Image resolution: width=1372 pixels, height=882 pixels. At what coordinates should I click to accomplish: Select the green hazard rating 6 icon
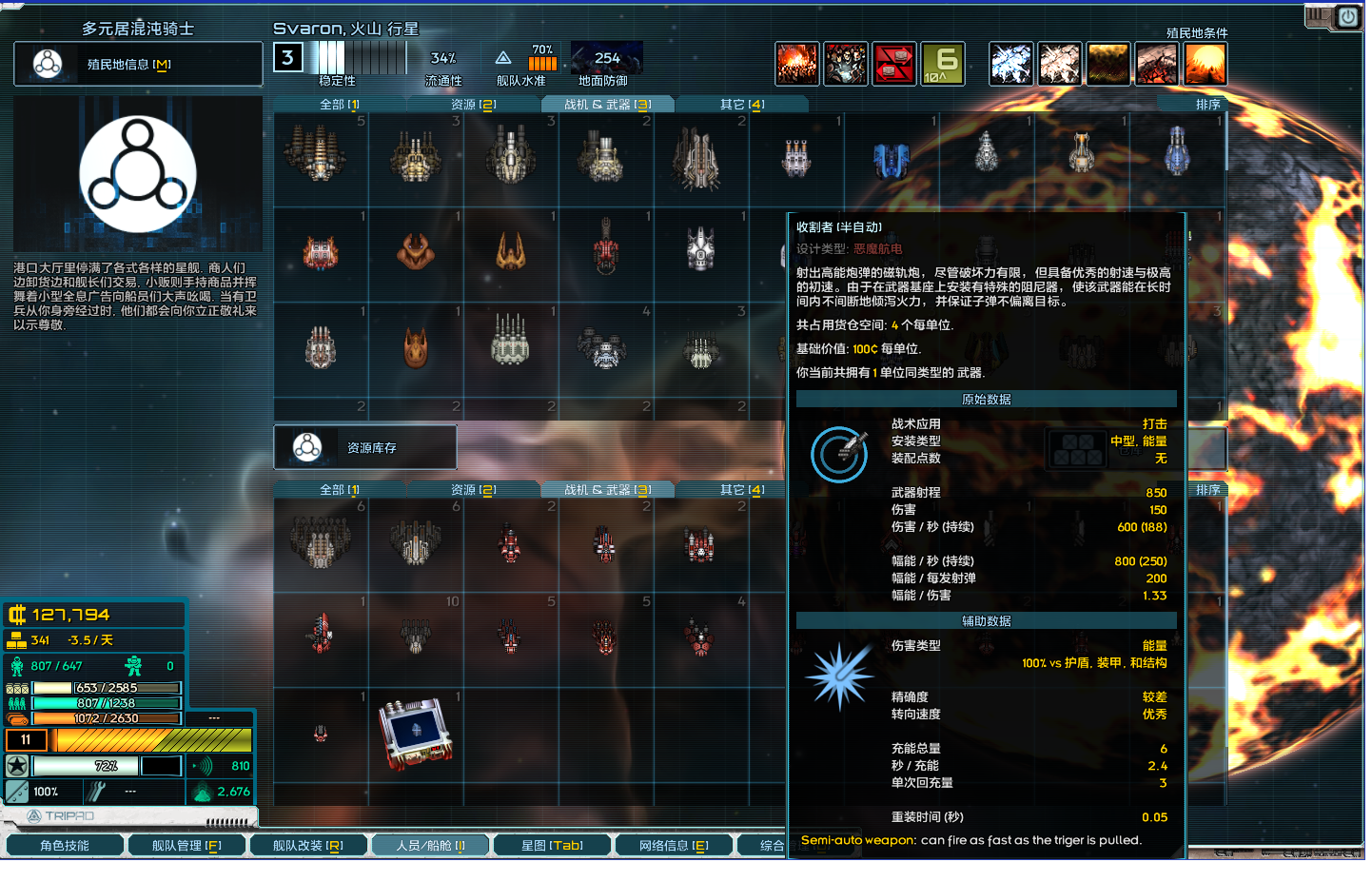click(x=941, y=64)
